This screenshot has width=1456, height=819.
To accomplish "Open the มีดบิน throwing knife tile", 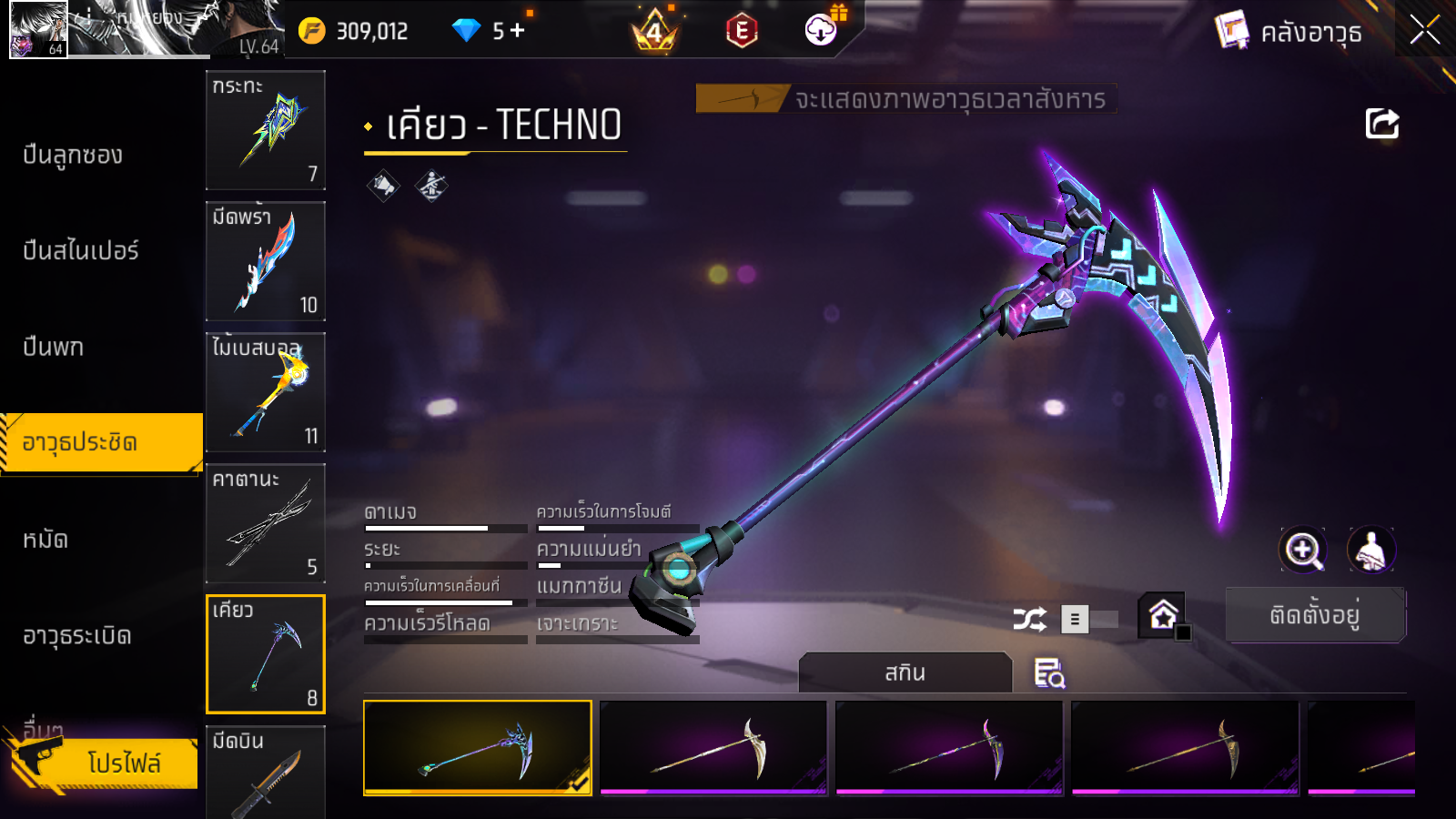I will (266, 772).
